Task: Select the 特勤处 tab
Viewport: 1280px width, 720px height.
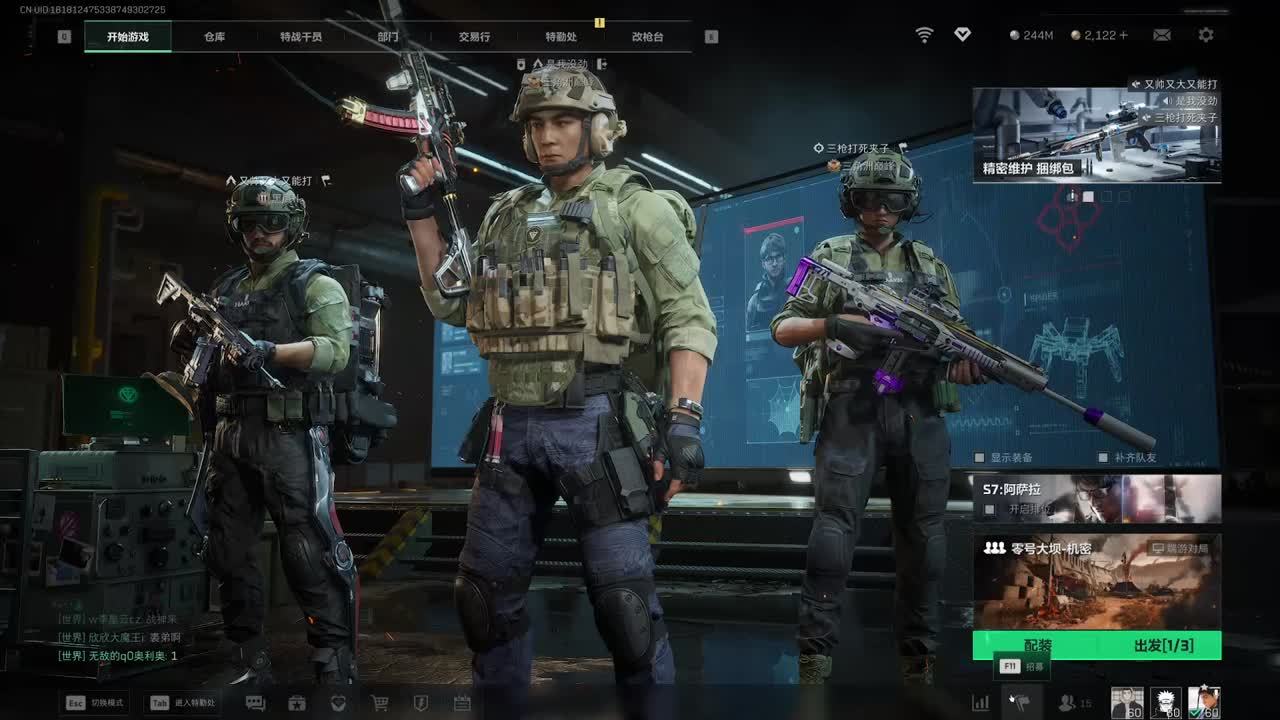Action: 561,37
